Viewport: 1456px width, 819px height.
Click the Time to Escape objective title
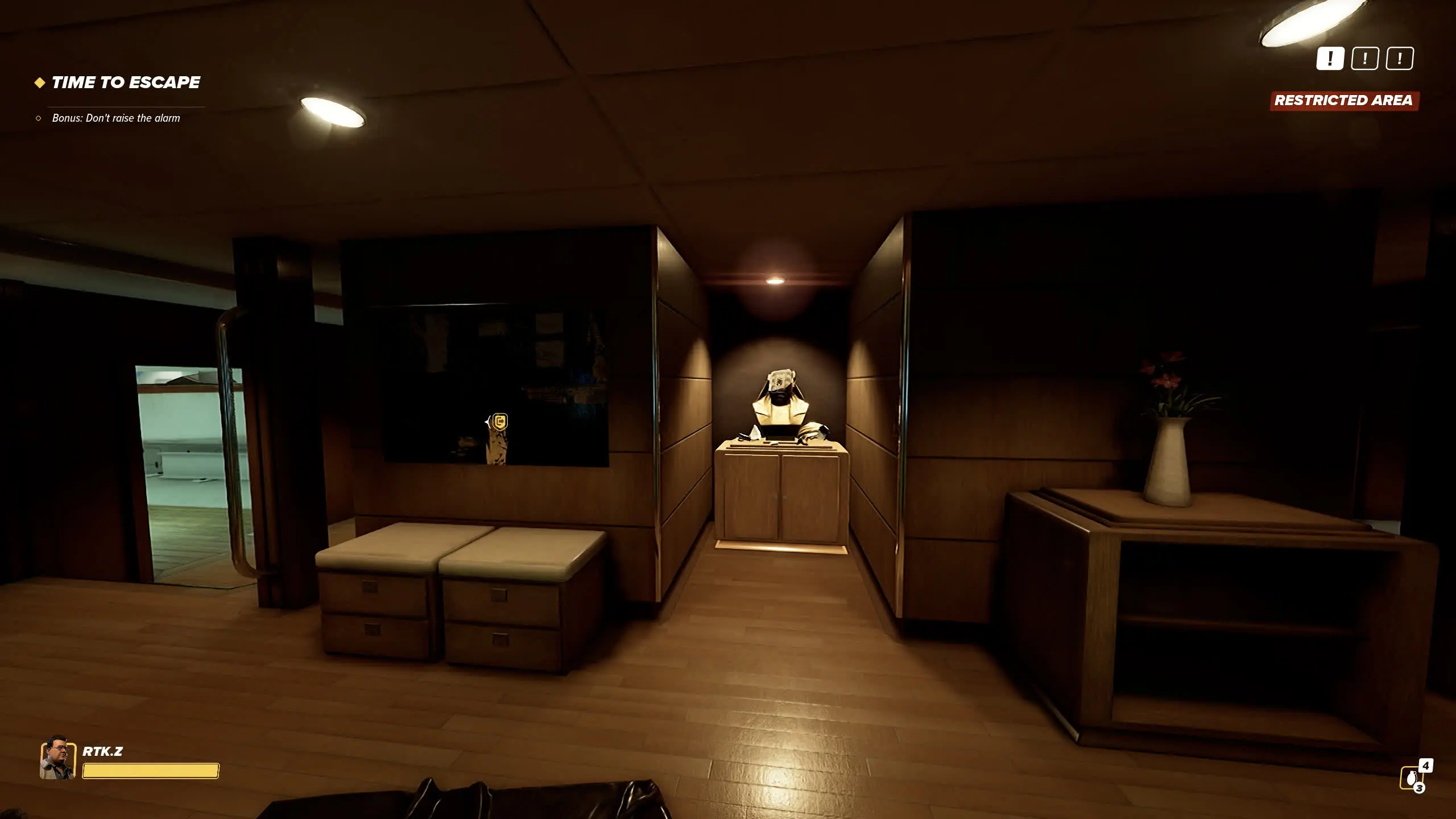click(x=125, y=82)
